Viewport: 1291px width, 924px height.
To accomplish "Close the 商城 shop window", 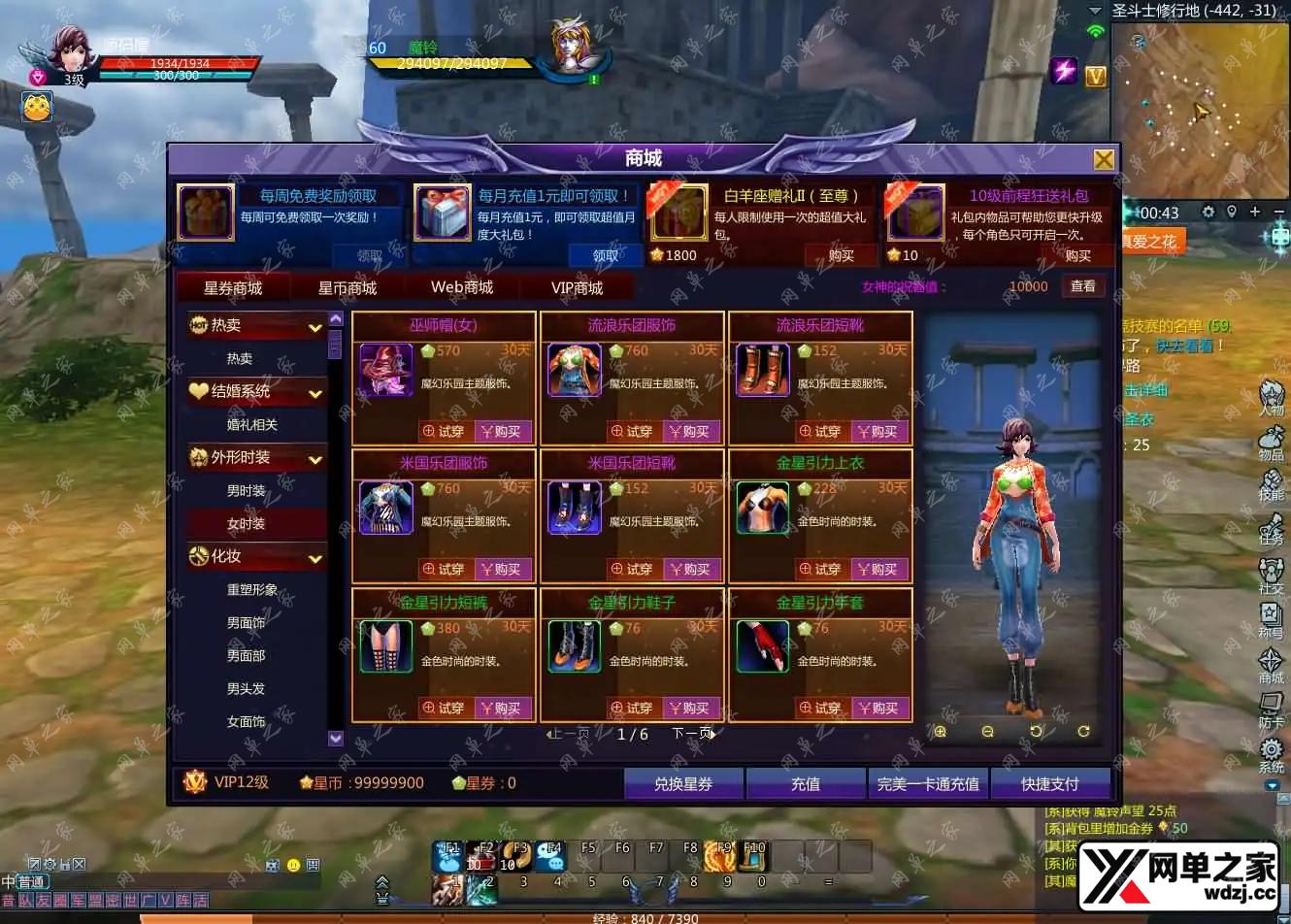I will pyautogui.click(x=1104, y=160).
